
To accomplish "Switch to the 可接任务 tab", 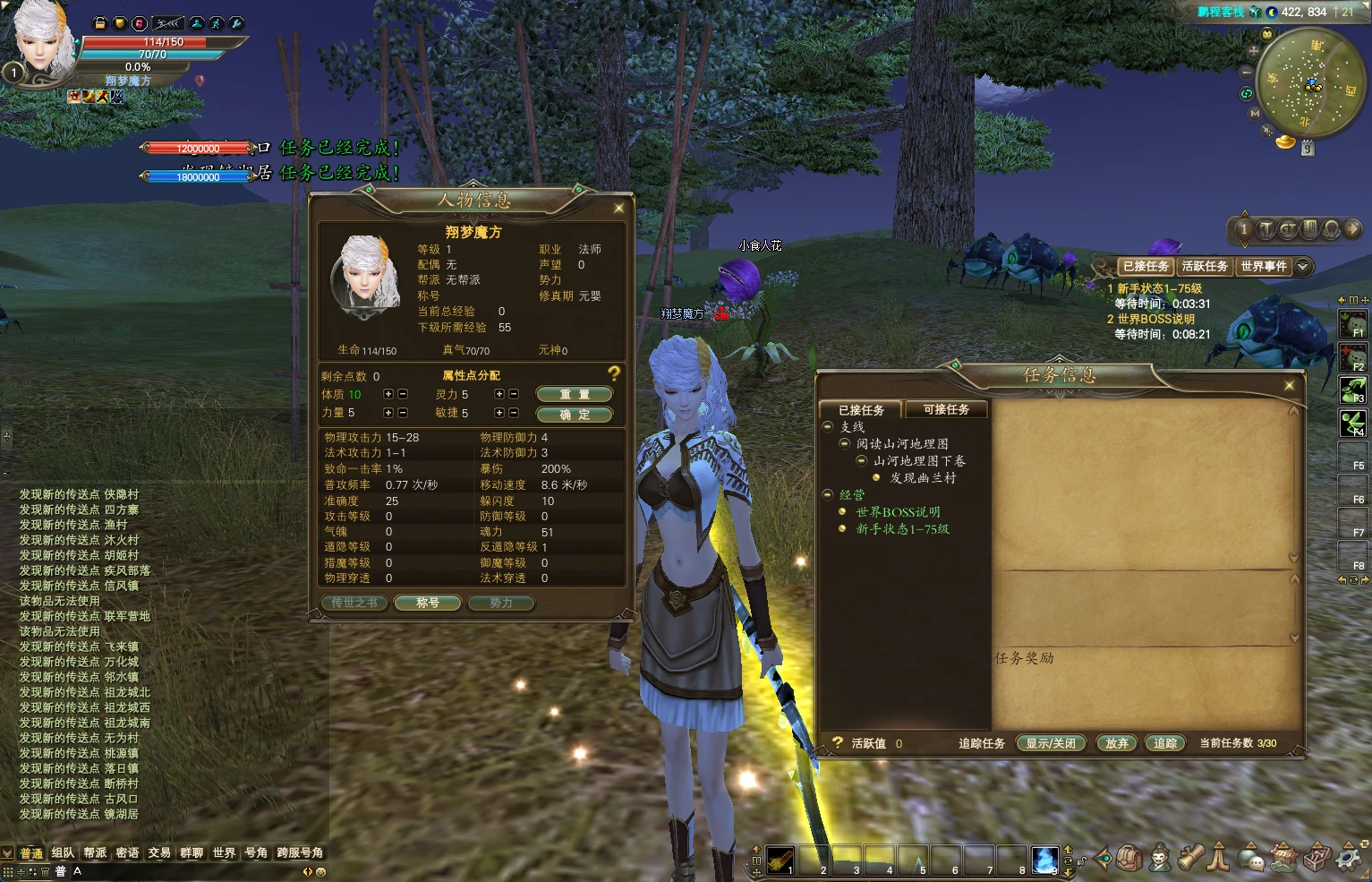I will (946, 409).
